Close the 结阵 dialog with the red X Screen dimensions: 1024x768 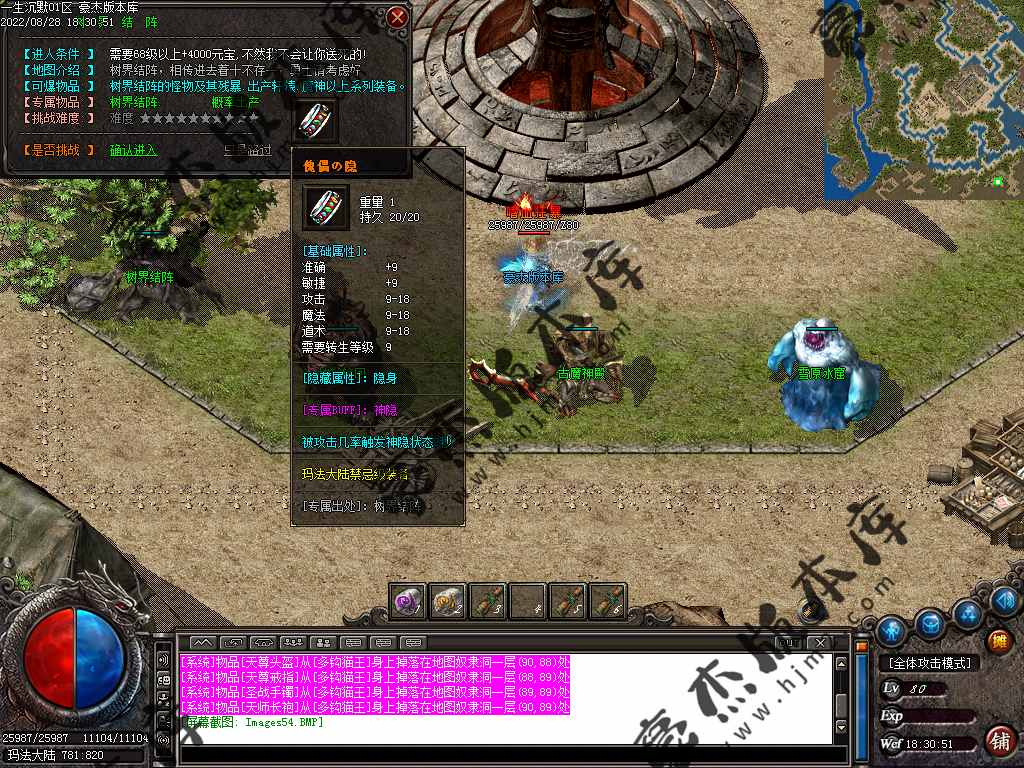click(398, 17)
